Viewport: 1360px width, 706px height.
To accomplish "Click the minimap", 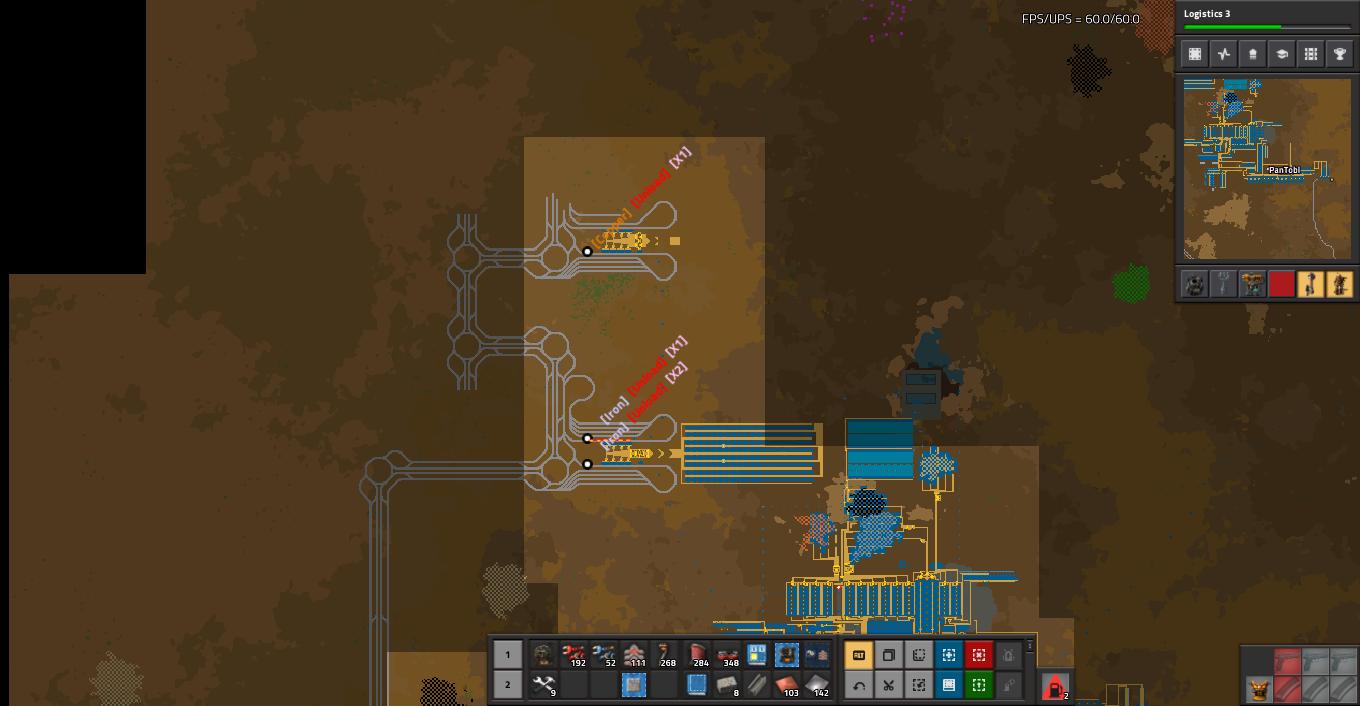I will (1267, 169).
